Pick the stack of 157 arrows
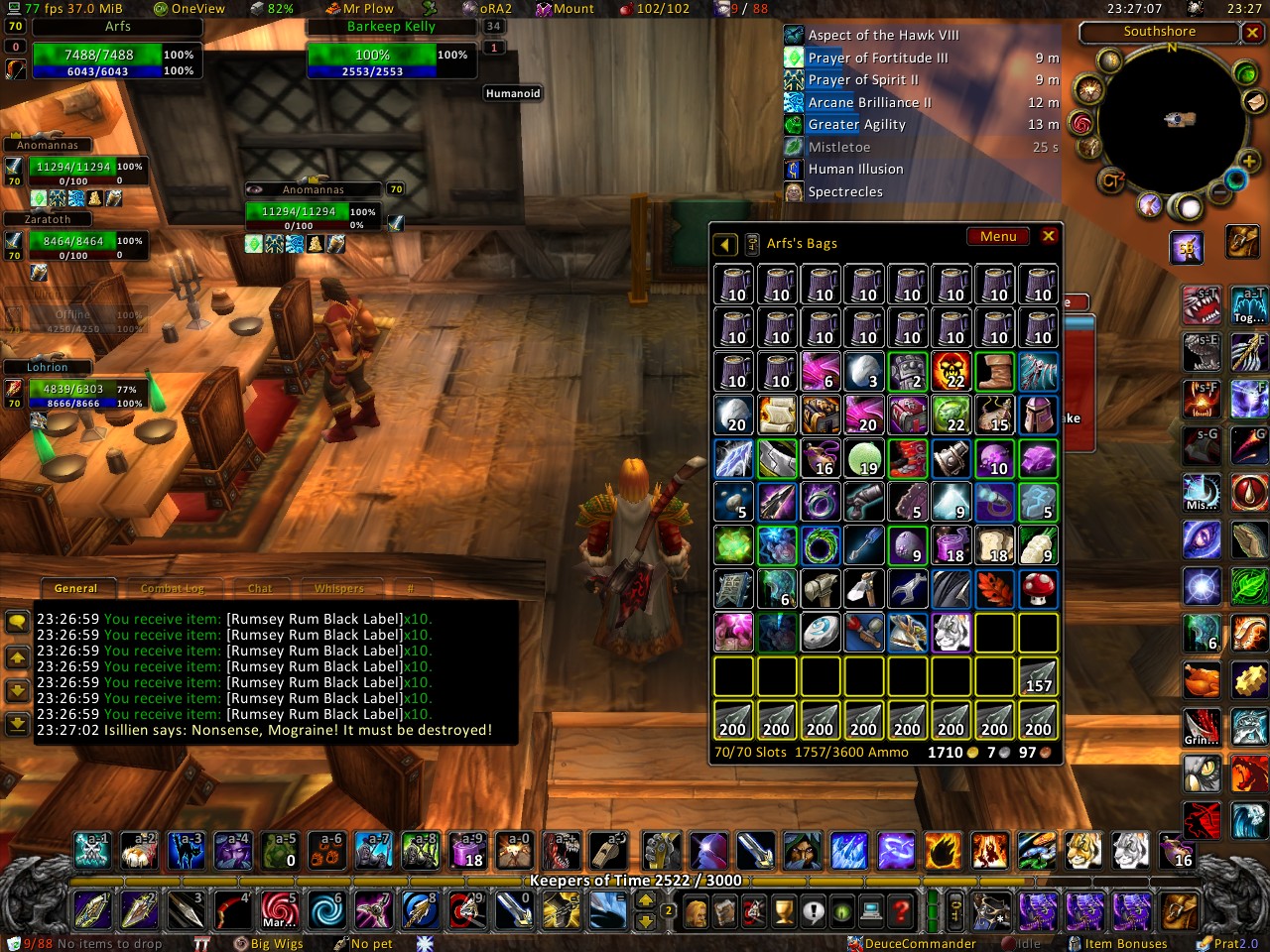 click(x=1038, y=676)
